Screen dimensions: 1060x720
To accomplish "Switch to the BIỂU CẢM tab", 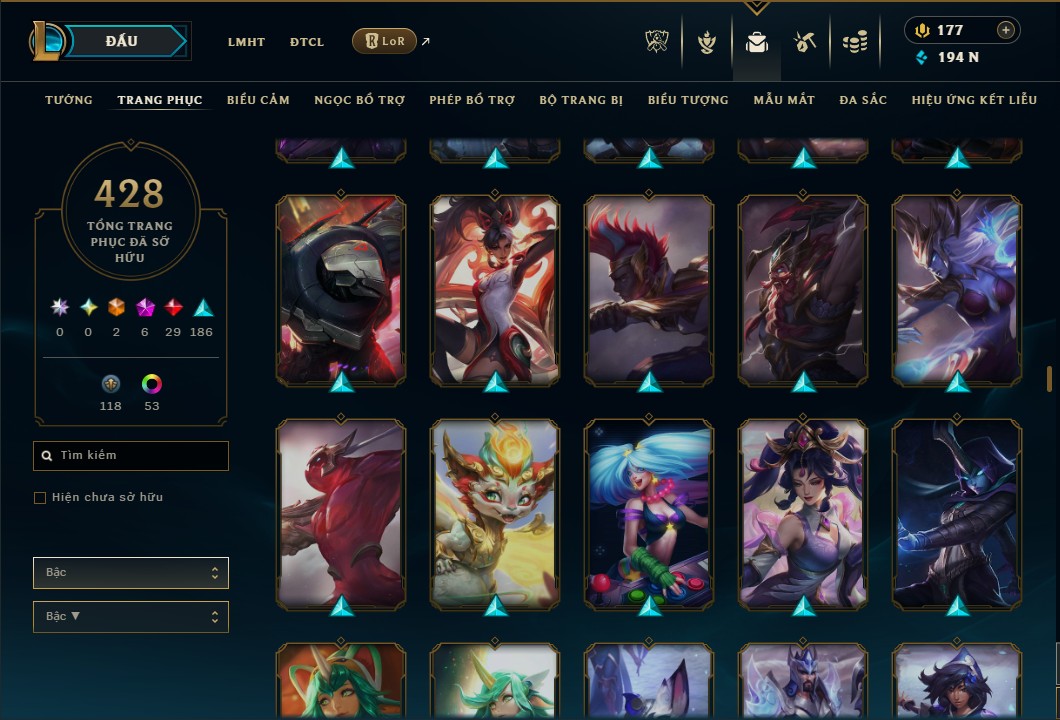I will pyautogui.click(x=258, y=100).
